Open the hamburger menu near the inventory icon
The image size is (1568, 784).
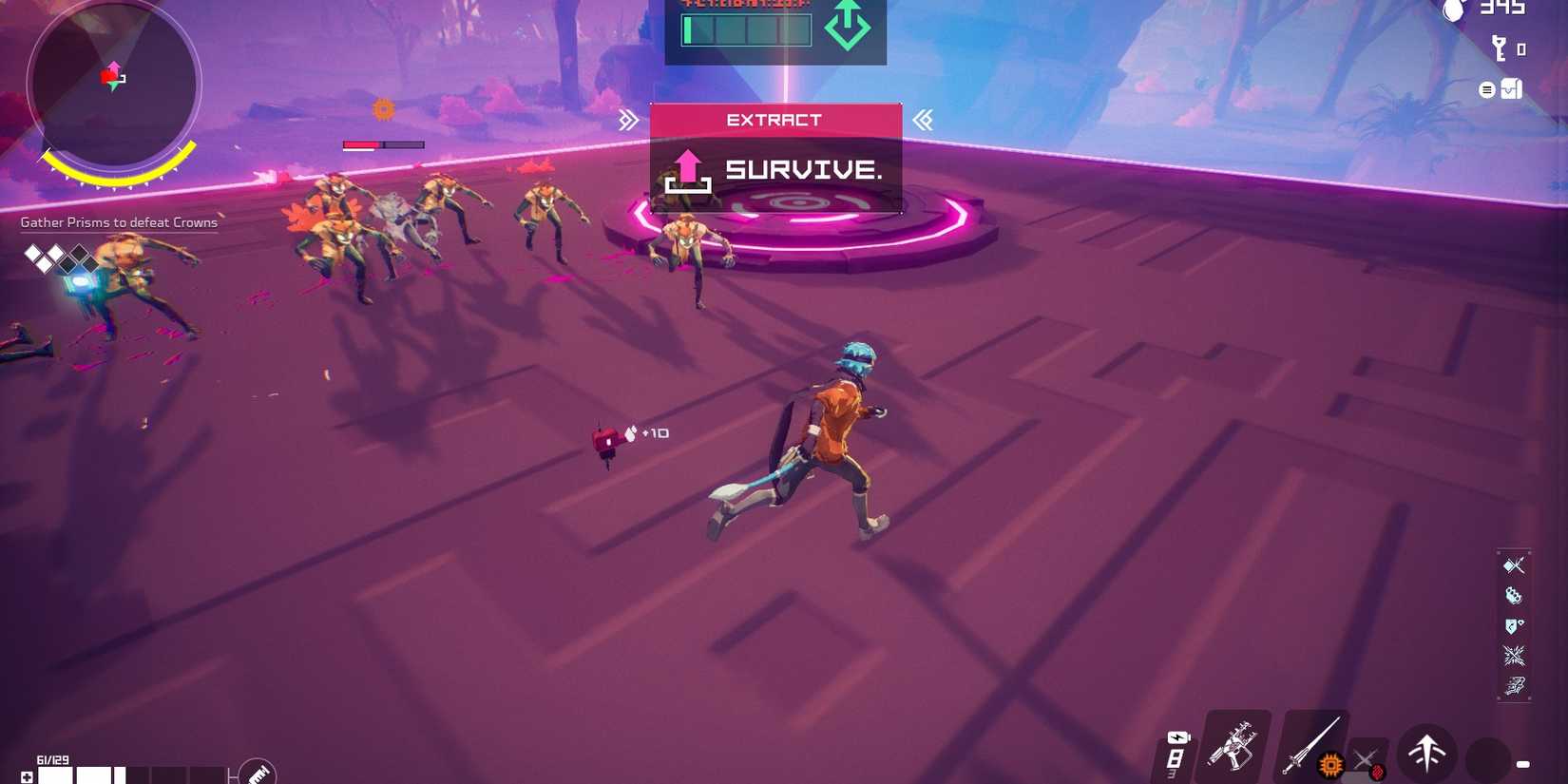point(1487,88)
